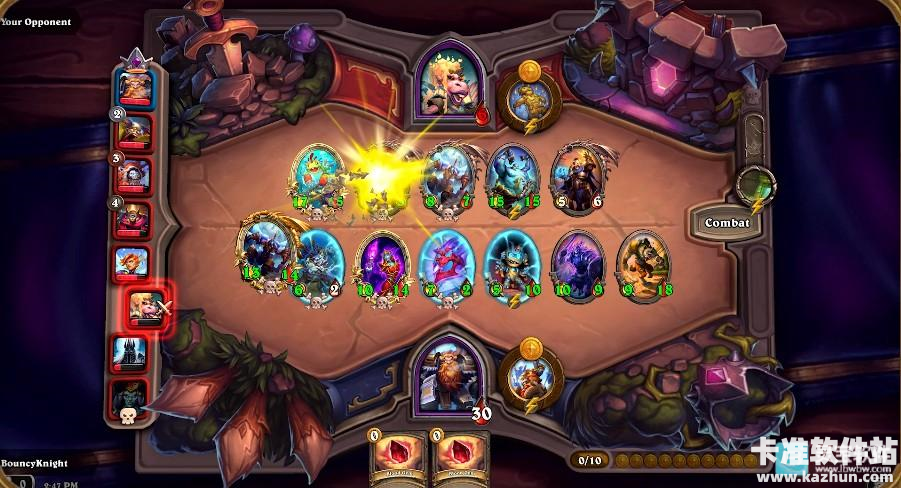The image size is (901, 488).
Task: Click the Combat phase button
Action: click(727, 222)
